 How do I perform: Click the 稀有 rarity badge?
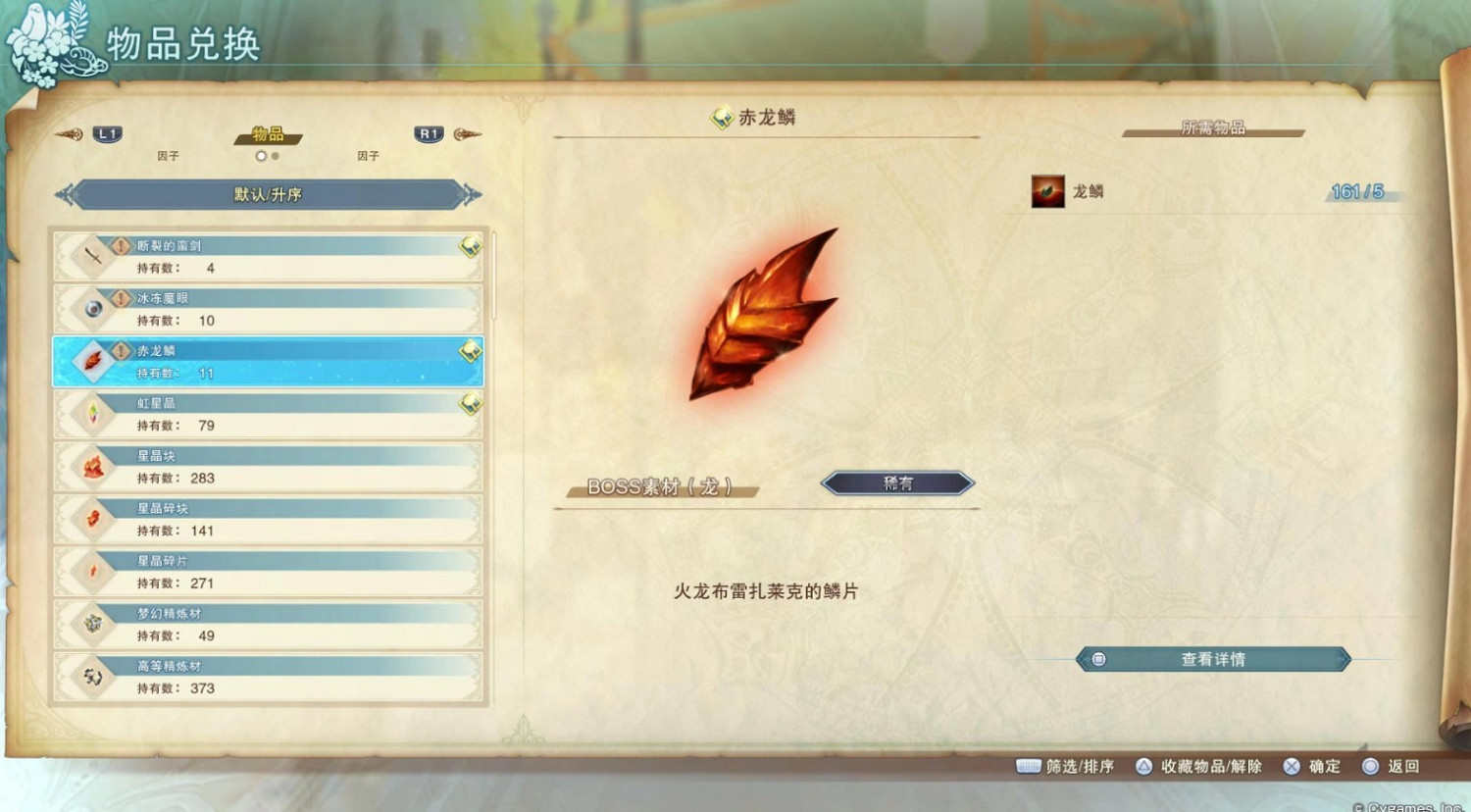point(896,482)
